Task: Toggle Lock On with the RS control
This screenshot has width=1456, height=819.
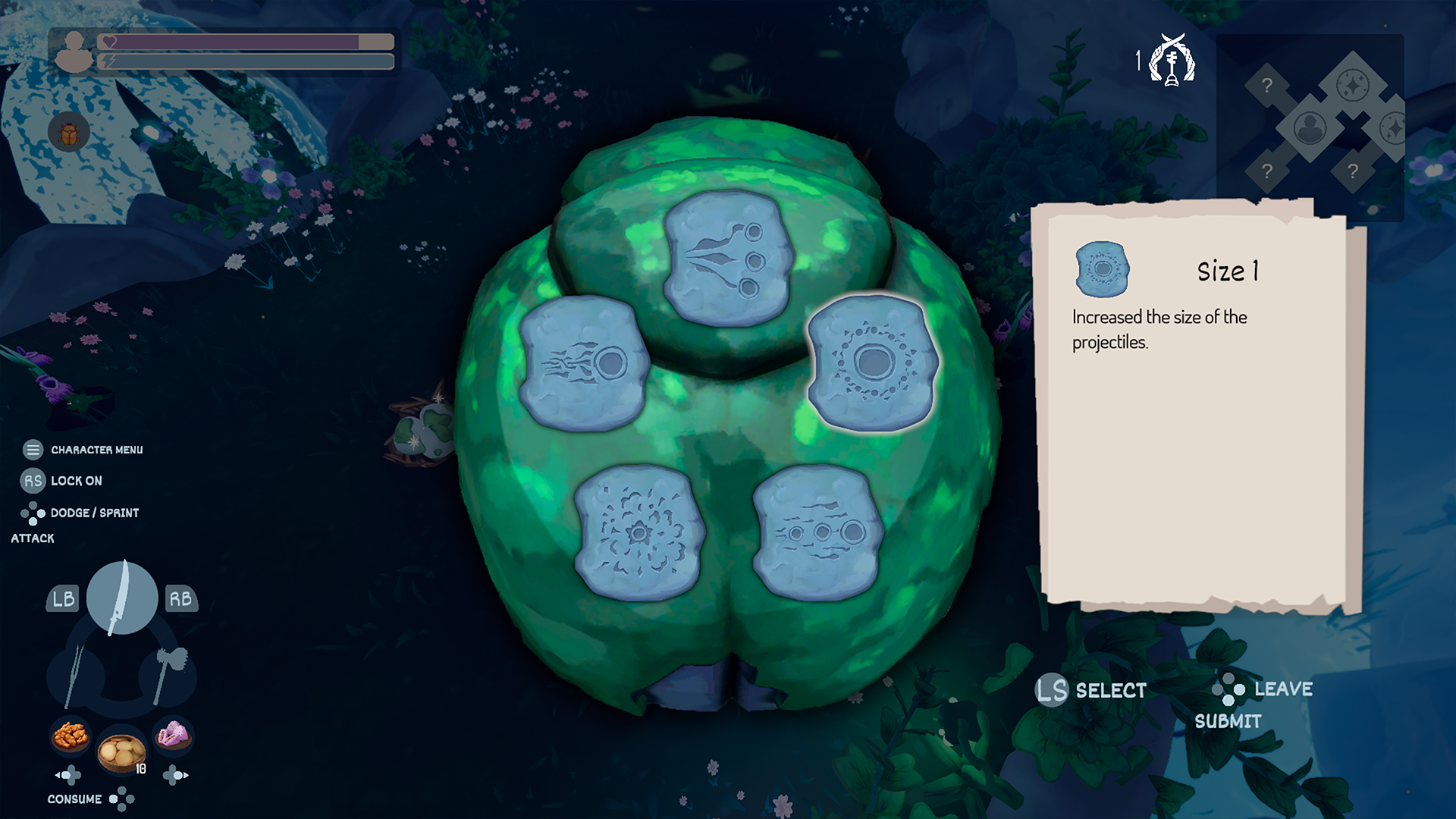Action: coord(32,480)
